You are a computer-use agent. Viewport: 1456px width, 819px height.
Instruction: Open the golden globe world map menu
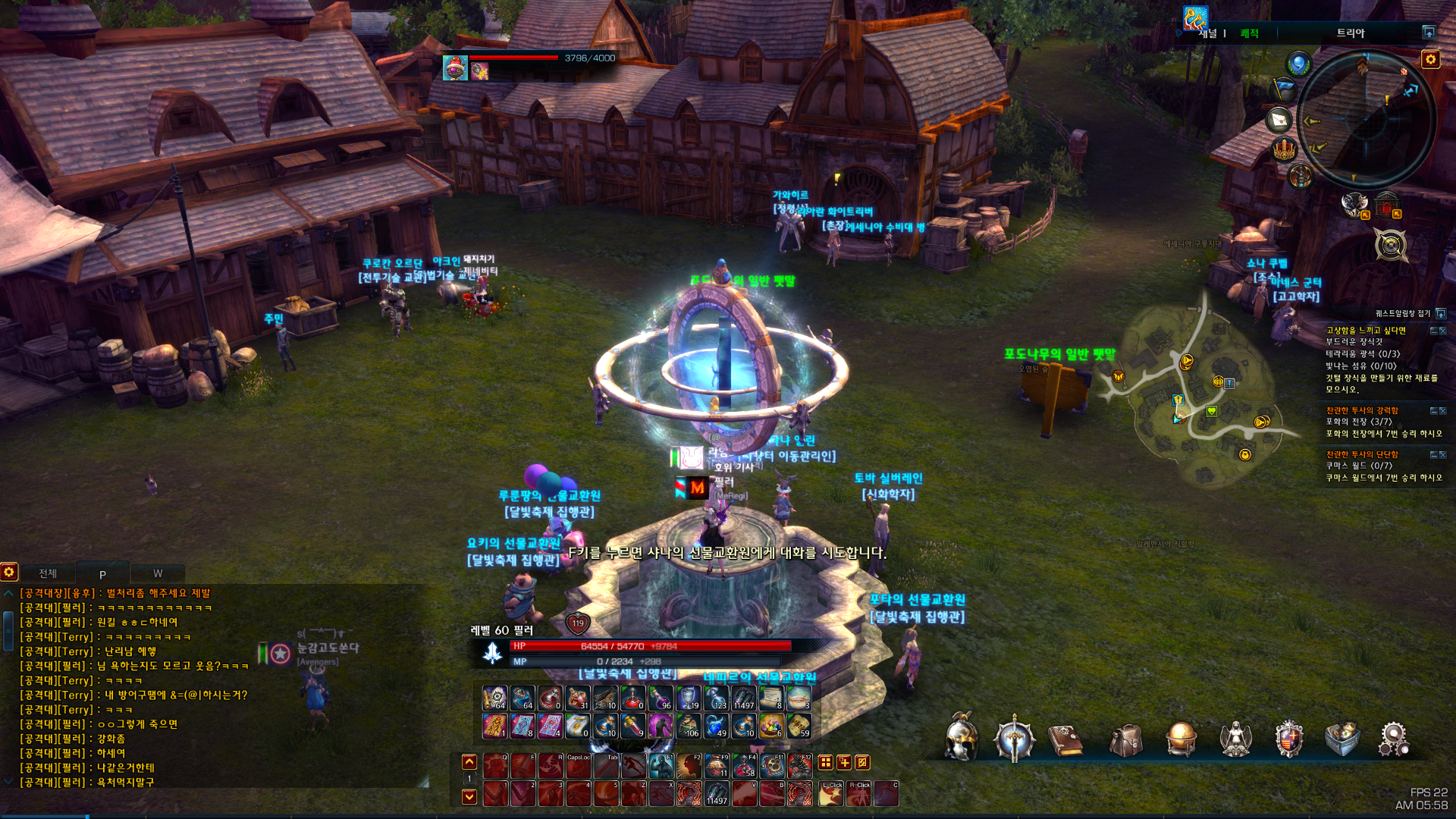(1181, 739)
